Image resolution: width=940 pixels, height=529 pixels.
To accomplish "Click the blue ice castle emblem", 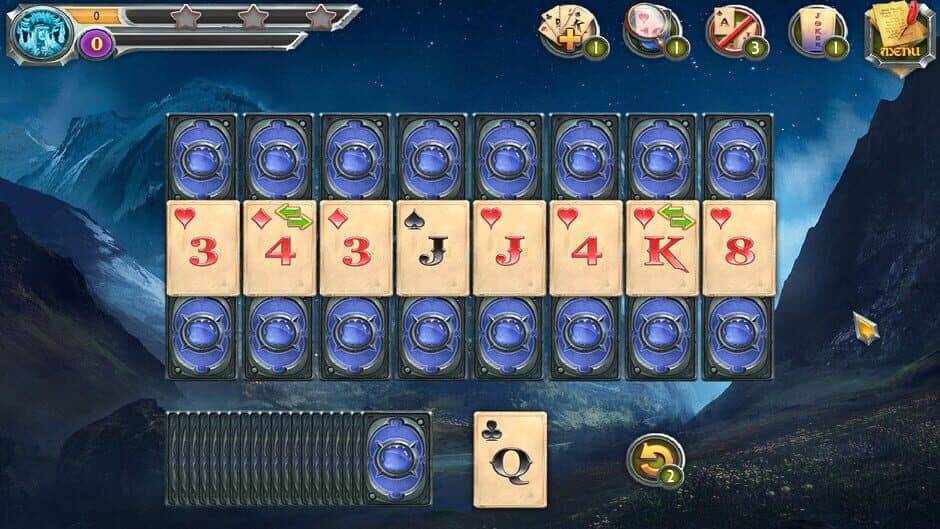I will click(37, 33).
